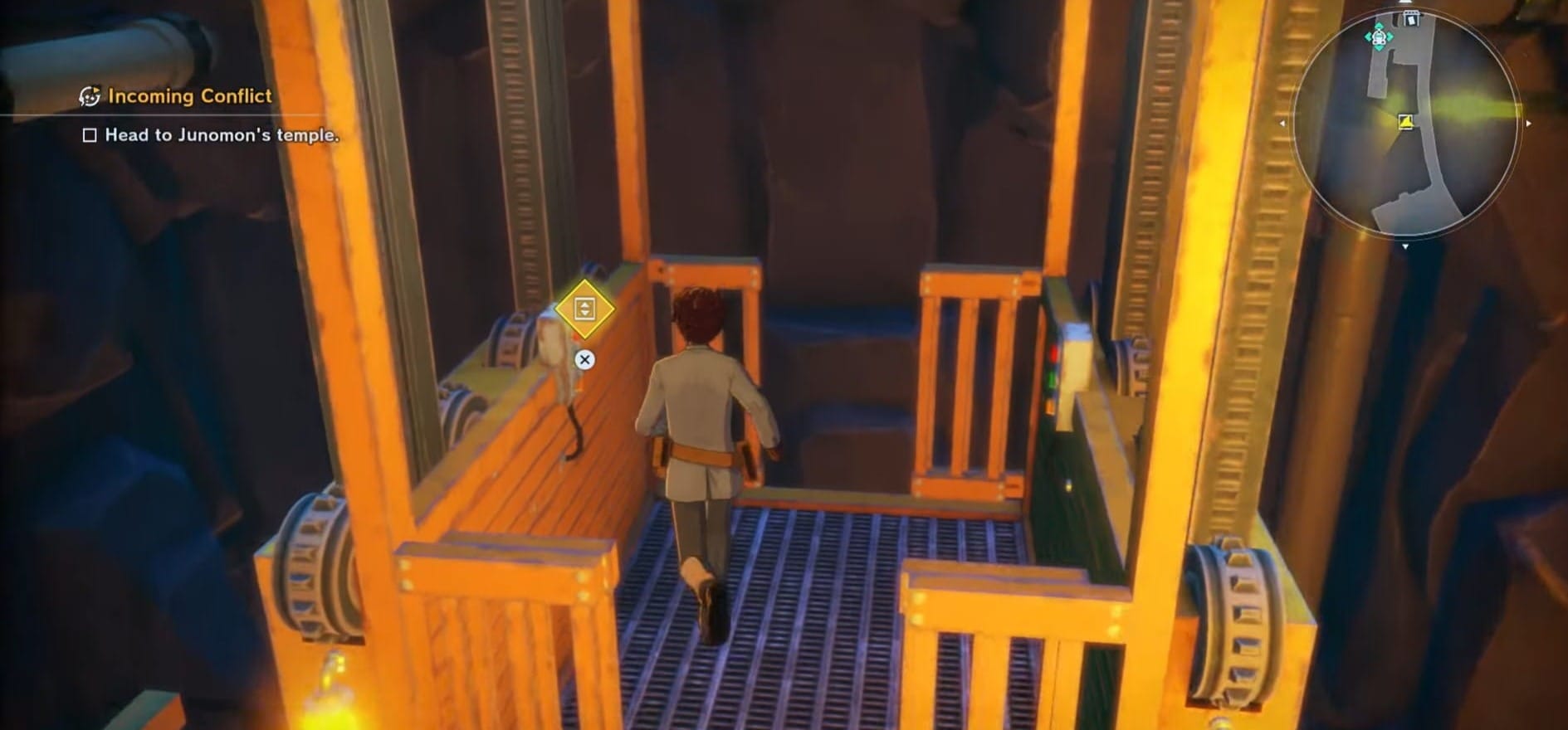
Task: Click the yellow player arrow on the minimap
Action: [x=1405, y=123]
